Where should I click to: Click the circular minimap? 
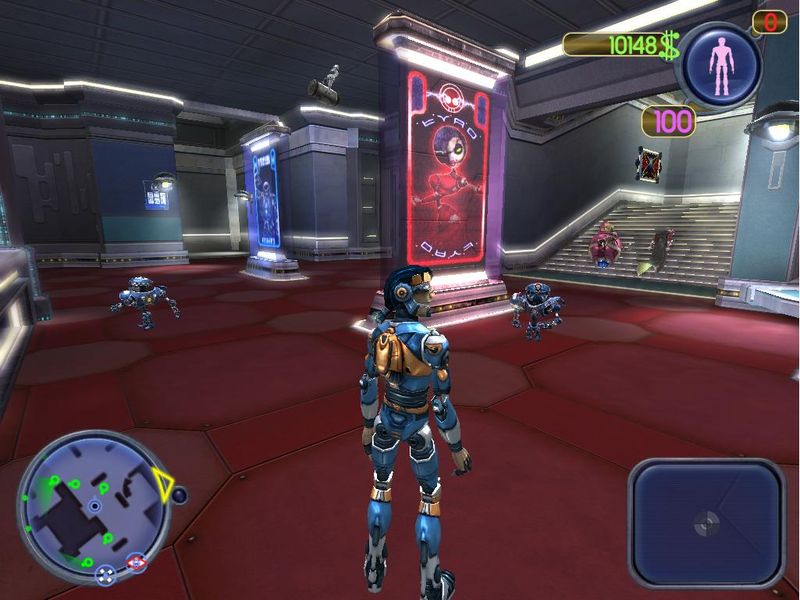[93, 505]
